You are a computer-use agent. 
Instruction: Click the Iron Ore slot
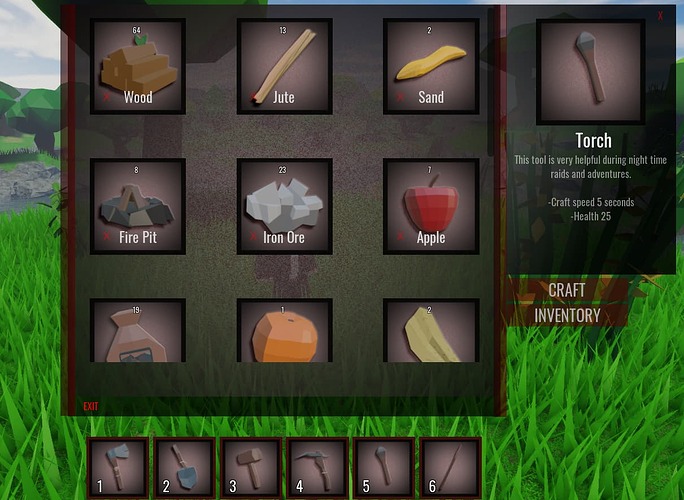284,206
